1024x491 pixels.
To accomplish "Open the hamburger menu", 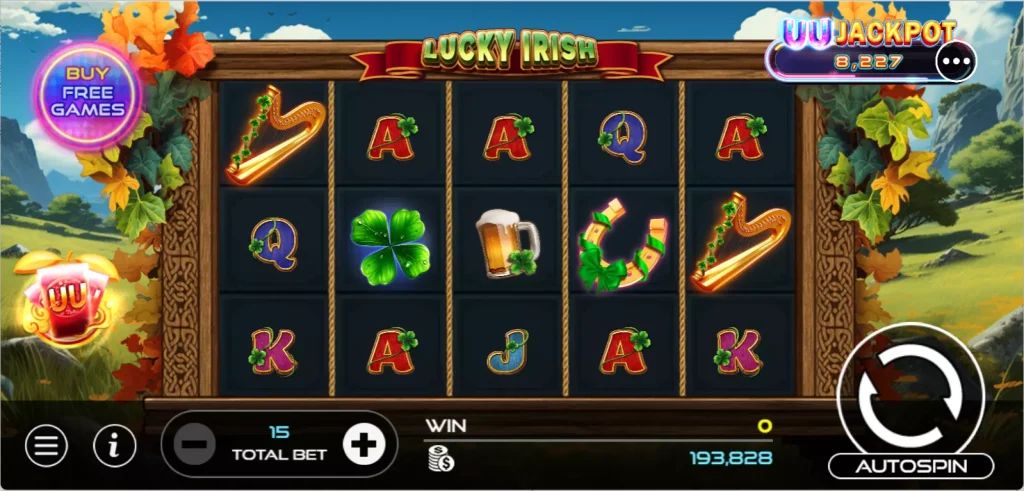I will click(45, 446).
